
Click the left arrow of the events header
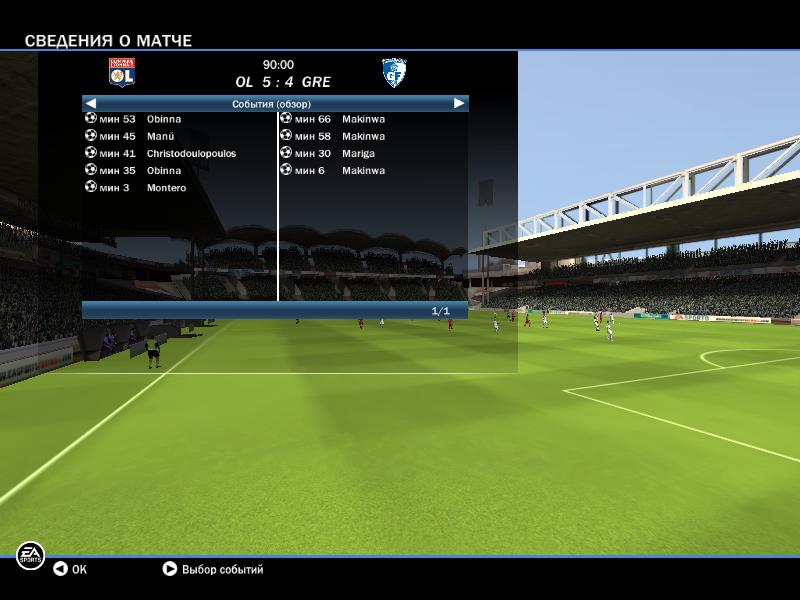91,103
